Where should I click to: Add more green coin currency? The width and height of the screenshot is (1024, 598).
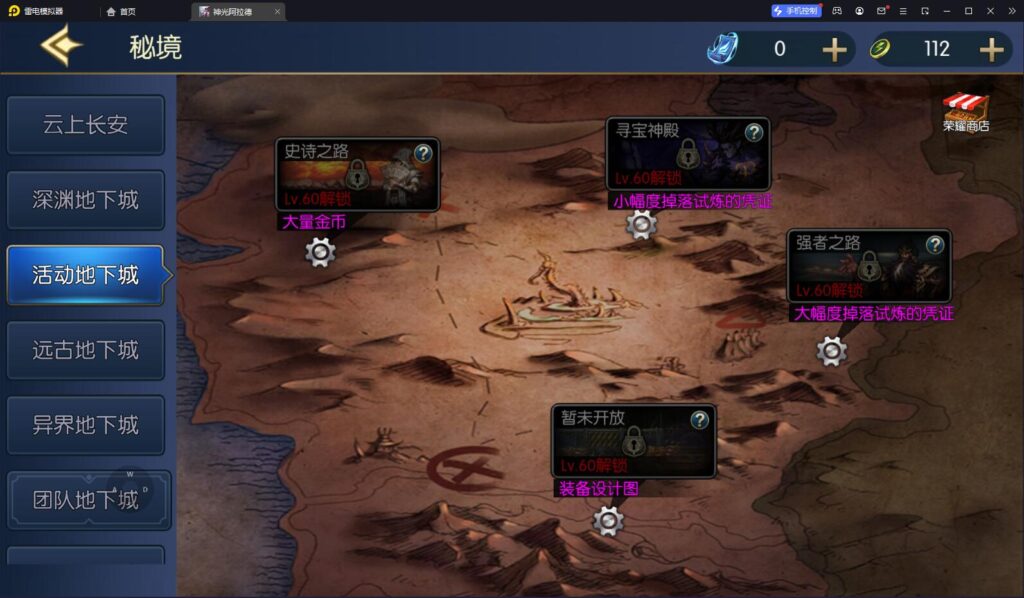click(991, 49)
